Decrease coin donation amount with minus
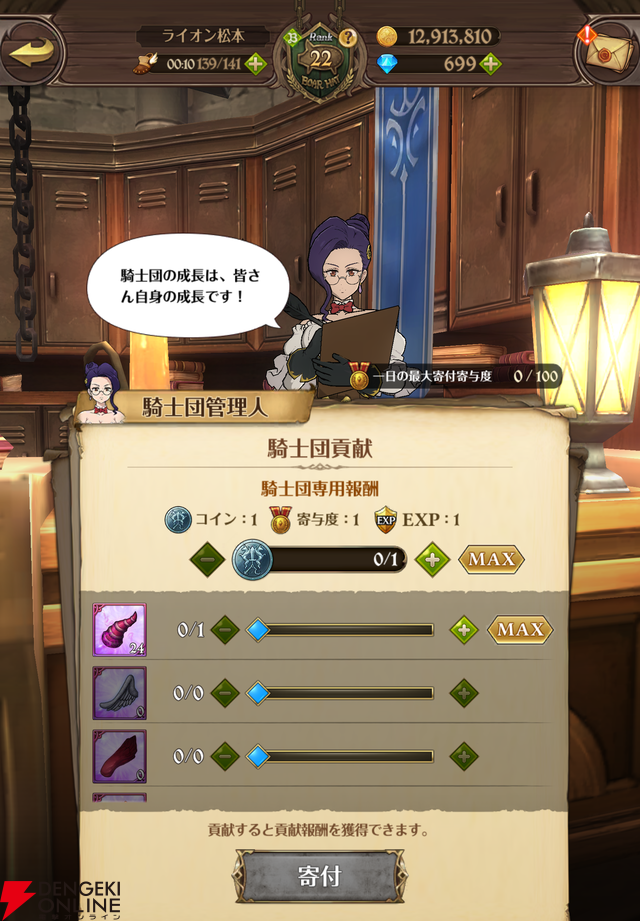Screen dimensions: 640x921 coord(207,559)
